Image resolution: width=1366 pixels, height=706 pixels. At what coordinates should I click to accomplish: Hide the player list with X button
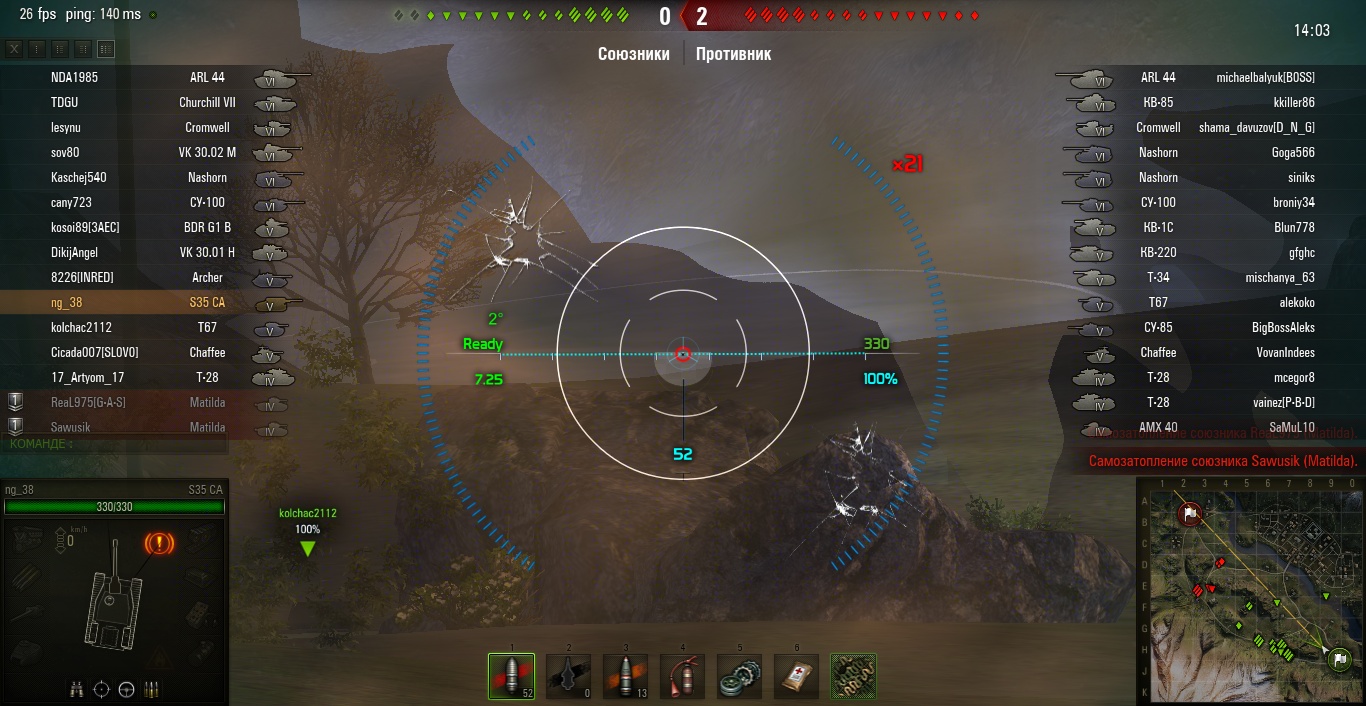(14, 49)
